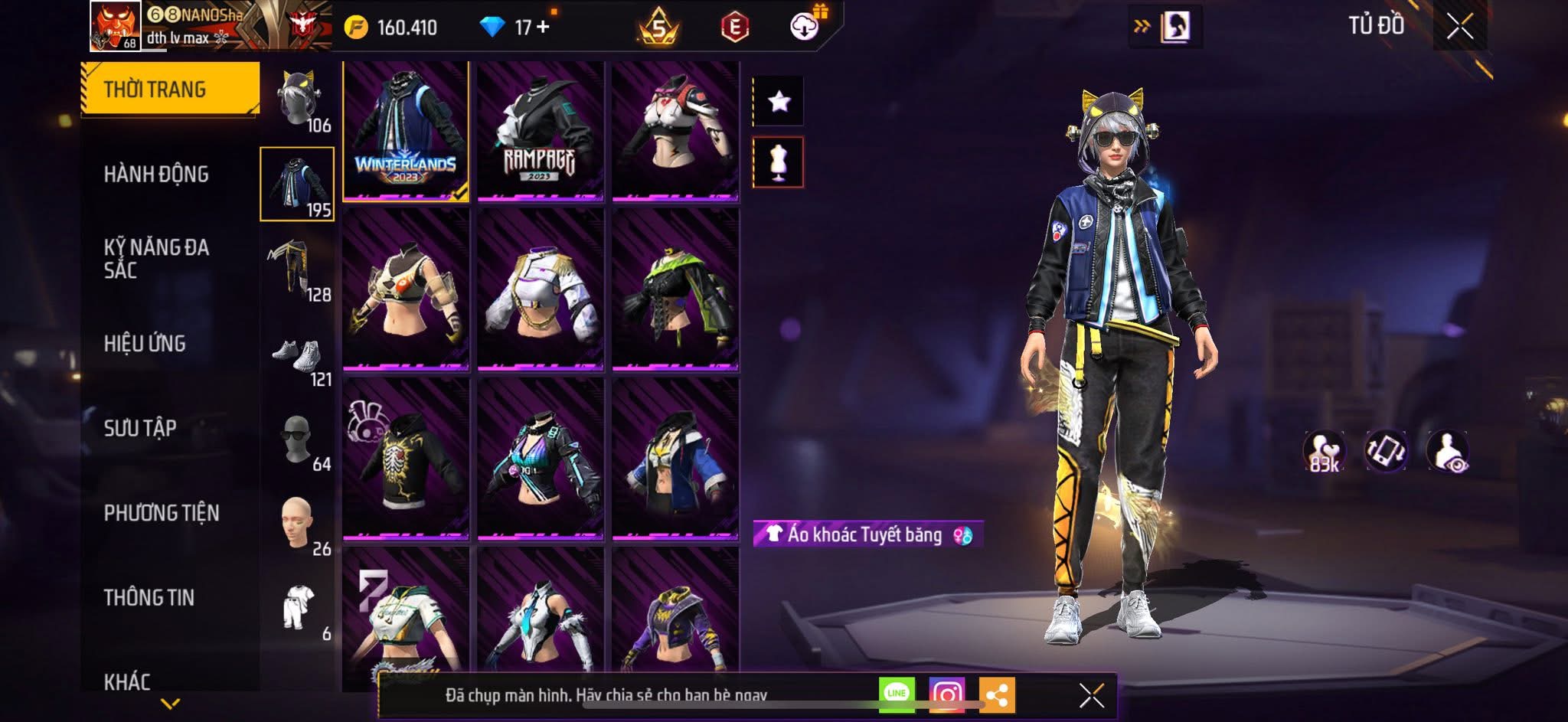Open the shoes category showing 121
The height and width of the screenshot is (722, 1568).
(x=298, y=356)
